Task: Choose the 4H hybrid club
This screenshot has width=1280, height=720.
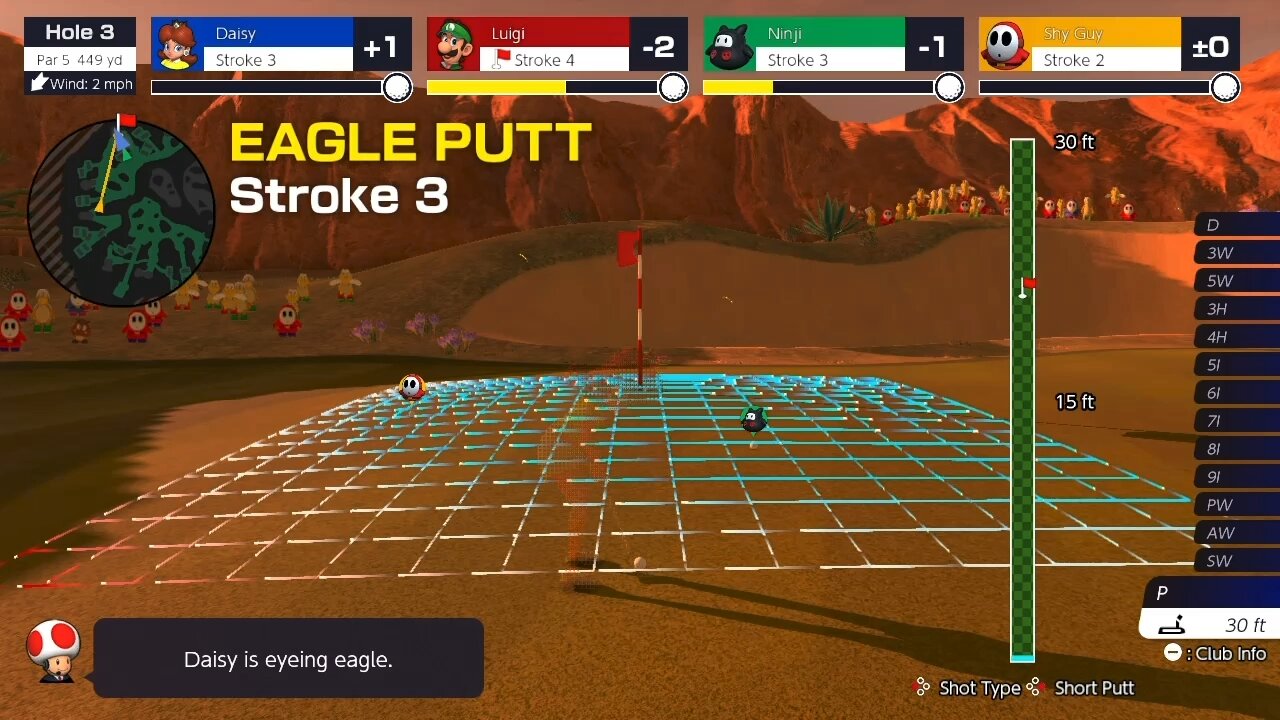Action: coord(1236,337)
